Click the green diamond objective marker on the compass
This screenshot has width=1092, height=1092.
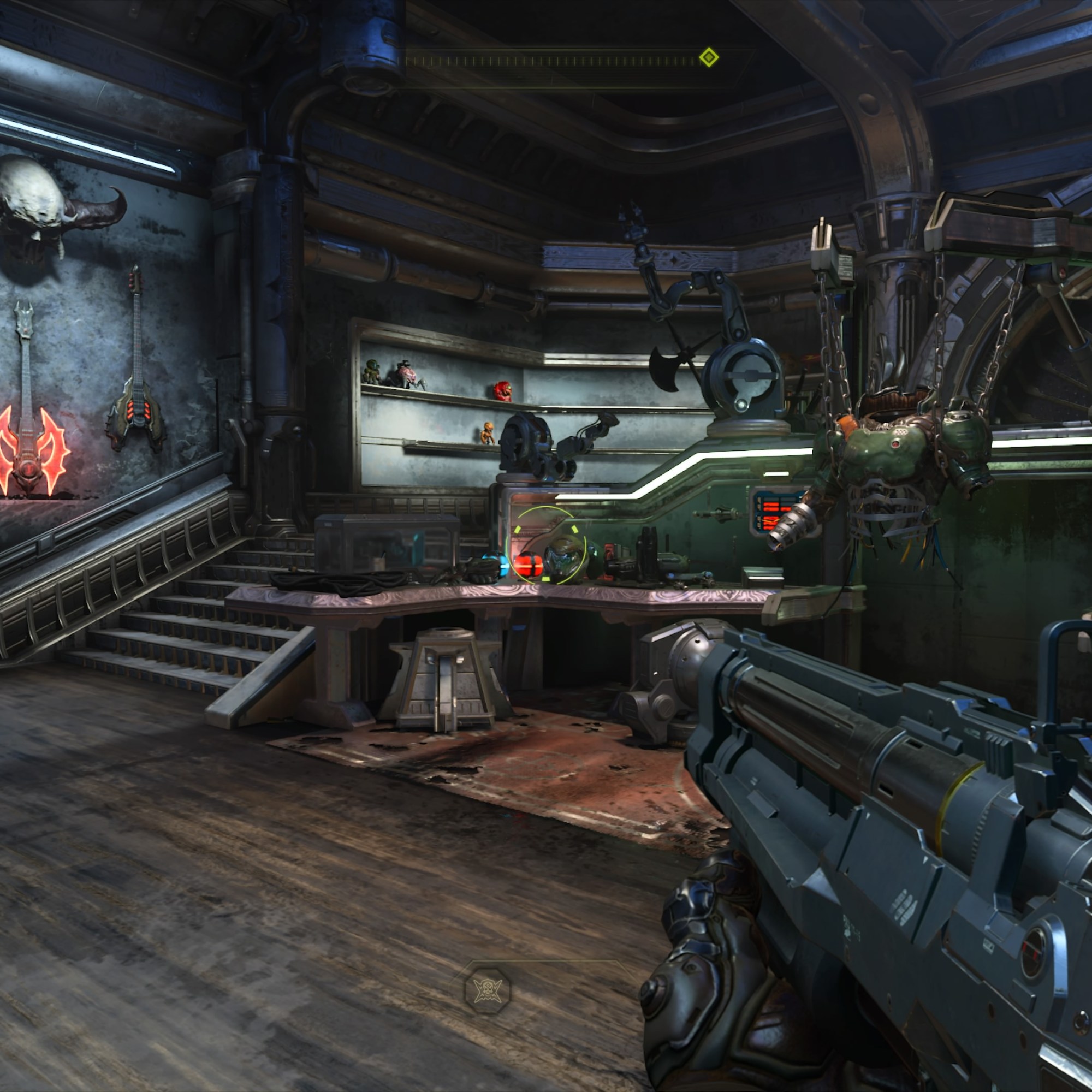point(709,58)
